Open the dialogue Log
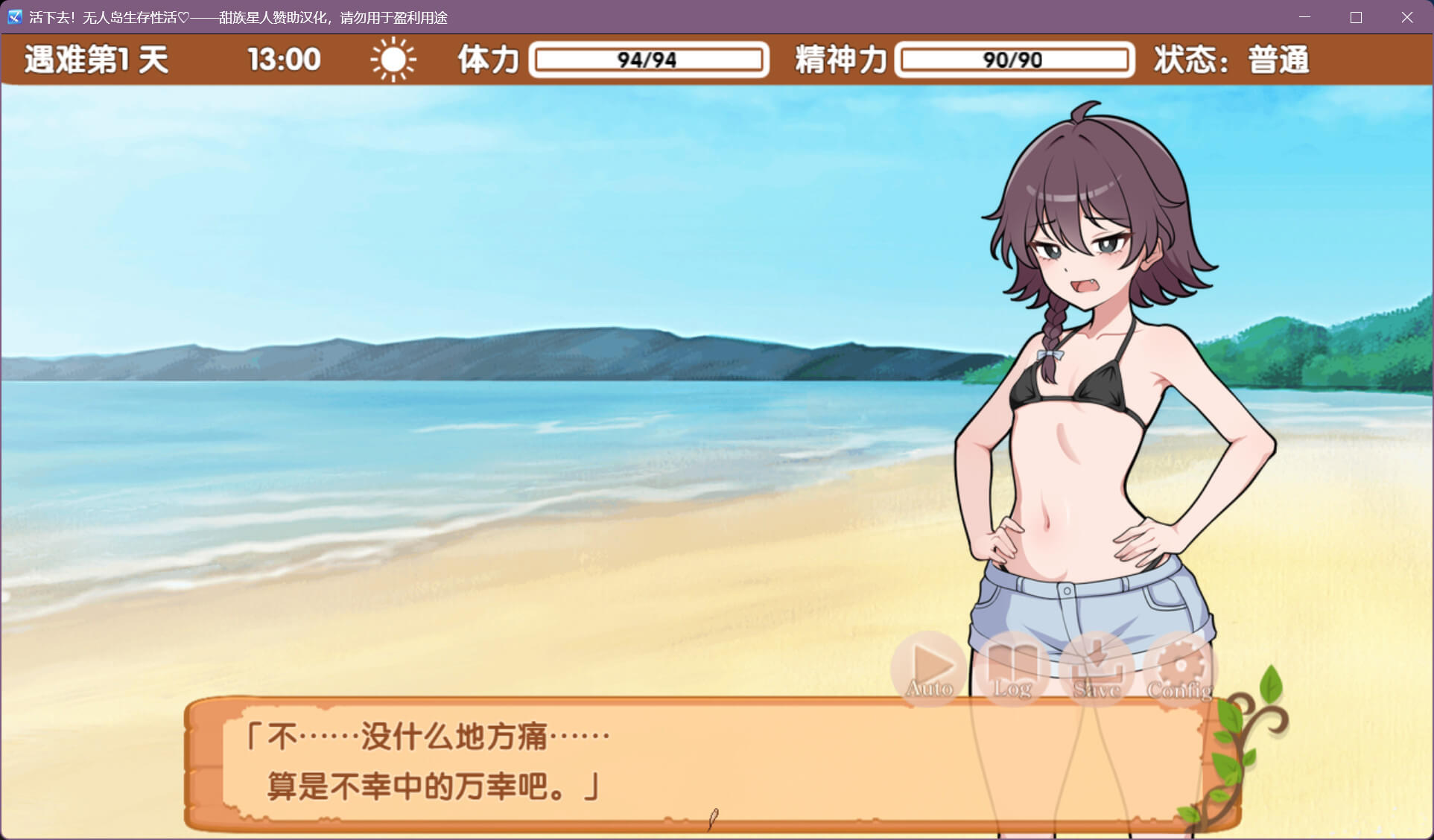Image resolution: width=1434 pixels, height=840 pixels. pos(1013,668)
